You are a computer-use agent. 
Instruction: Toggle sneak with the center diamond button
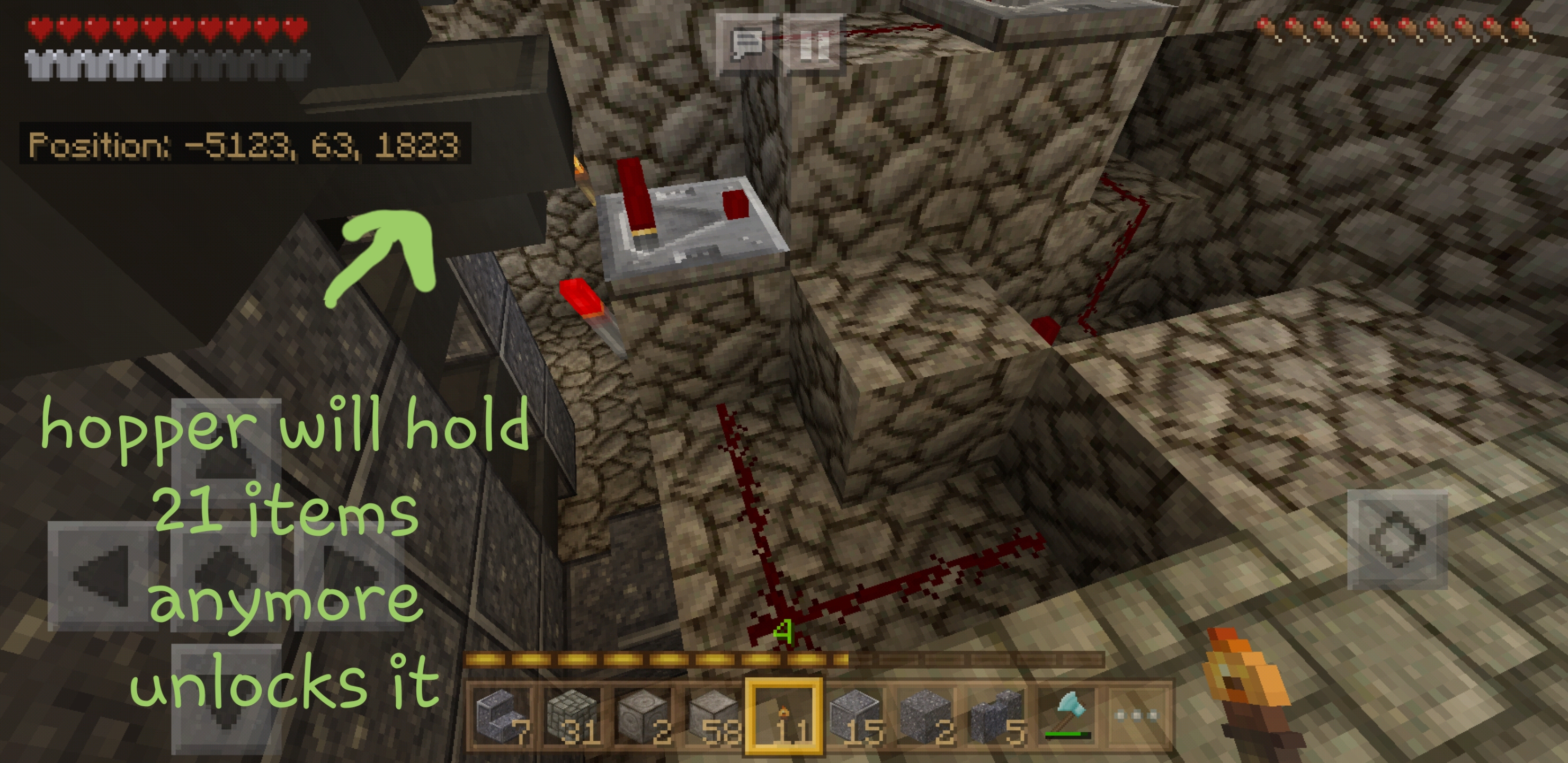coord(226,575)
